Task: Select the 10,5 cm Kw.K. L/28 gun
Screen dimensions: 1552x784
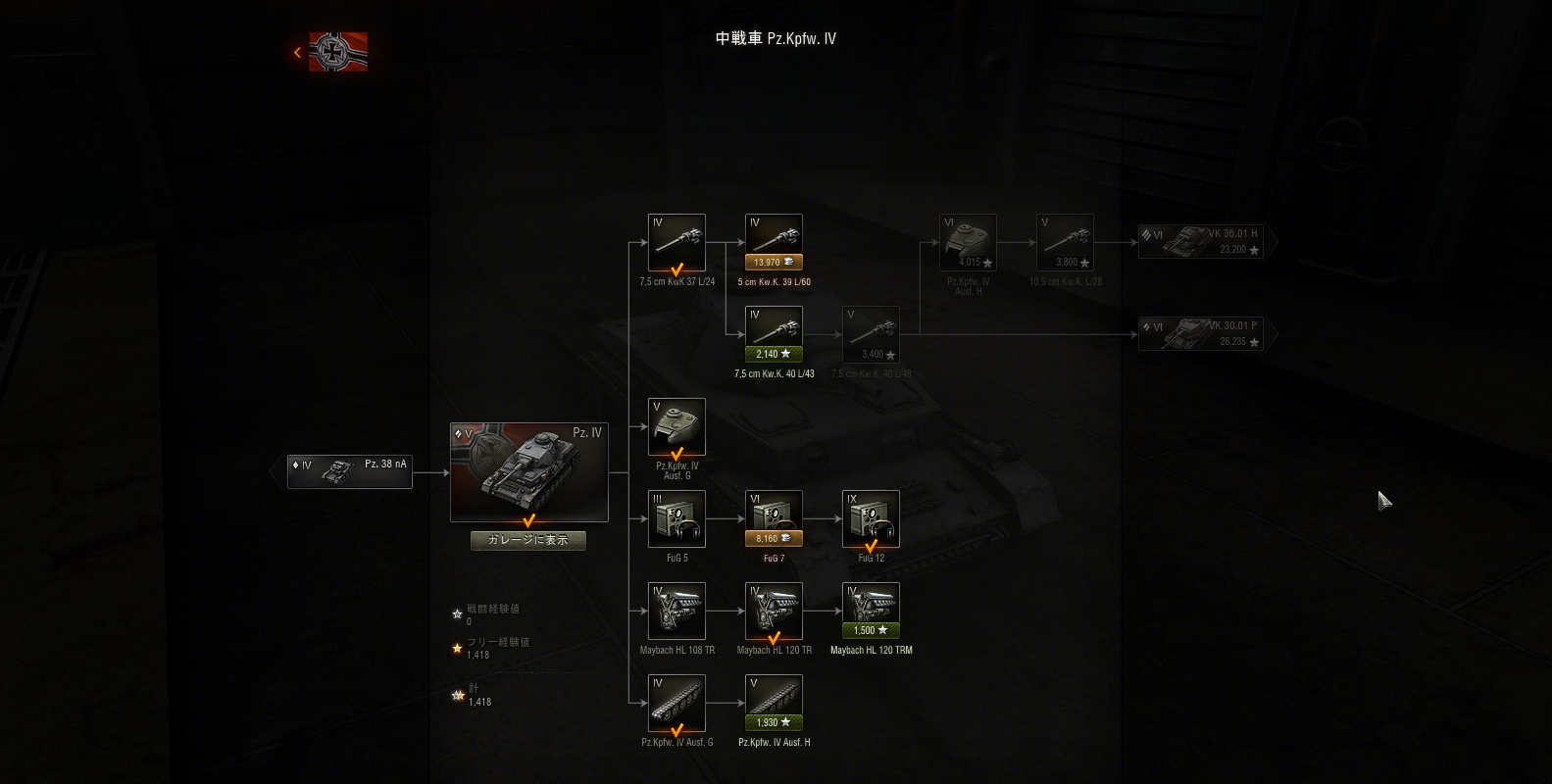Action: tap(1065, 243)
